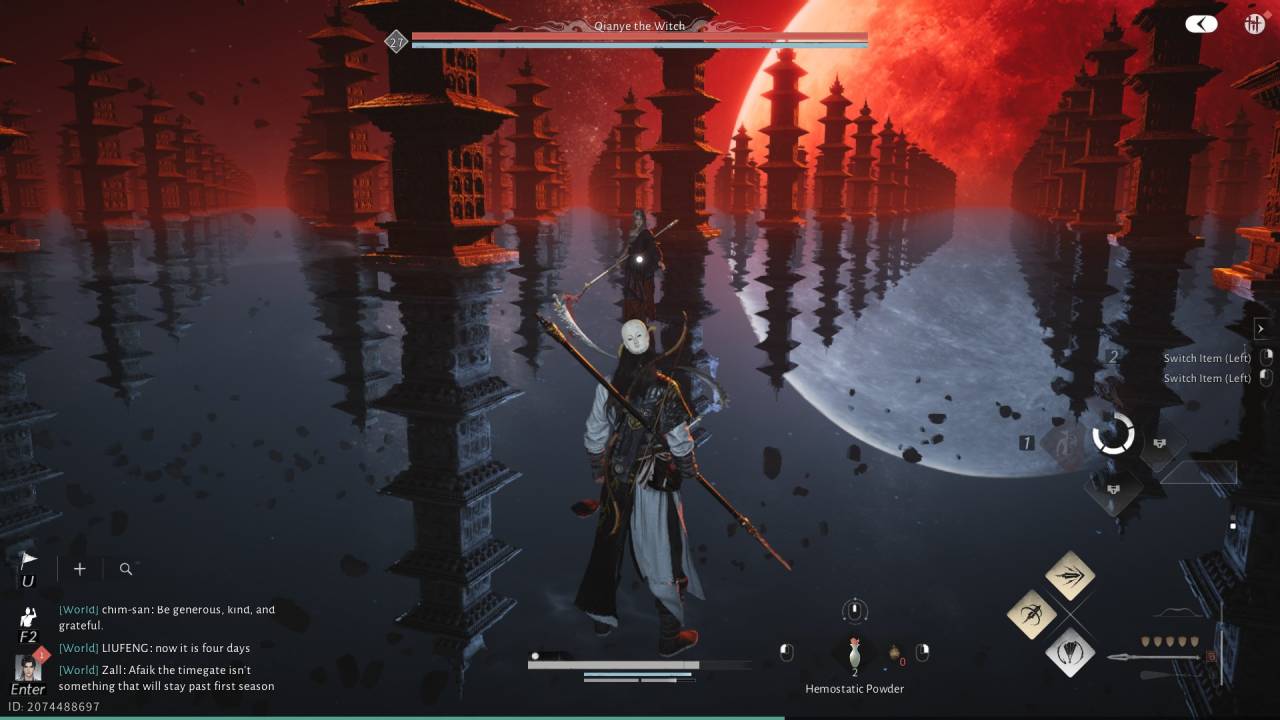This screenshot has height=720, width=1280.
Task: Open chat search with the magnifying glass
Action: [126, 569]
